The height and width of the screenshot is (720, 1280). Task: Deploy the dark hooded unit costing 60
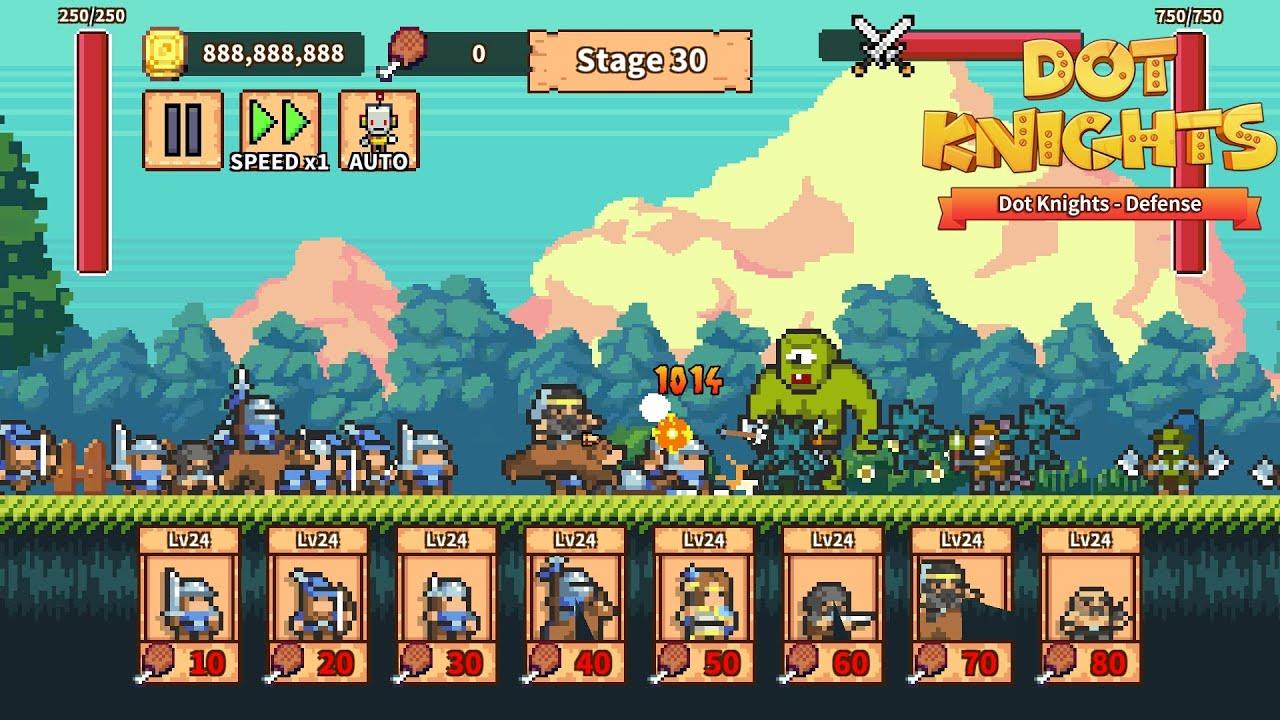pos(833,605)
